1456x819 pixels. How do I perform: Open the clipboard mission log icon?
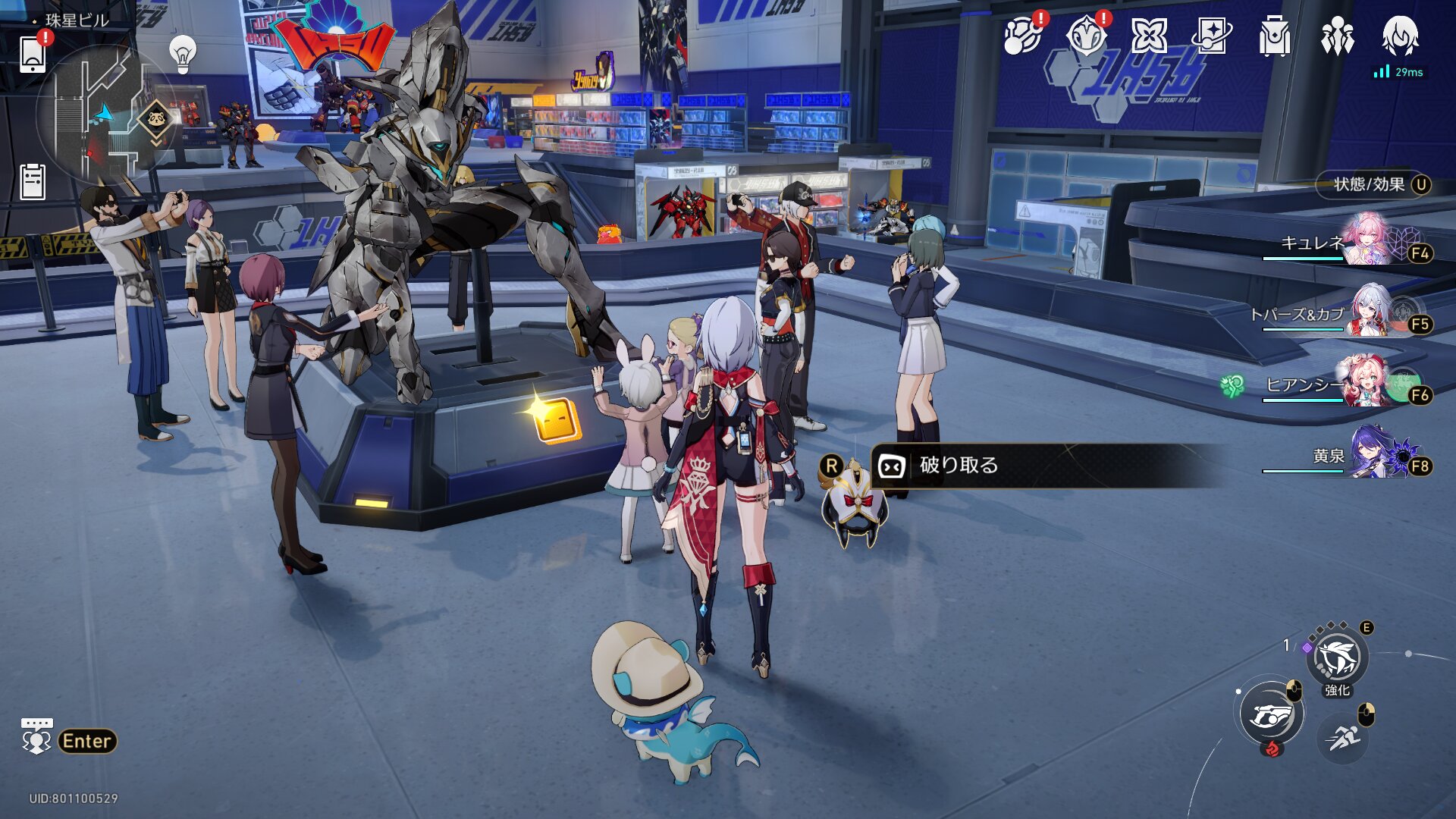coord(33,182)
